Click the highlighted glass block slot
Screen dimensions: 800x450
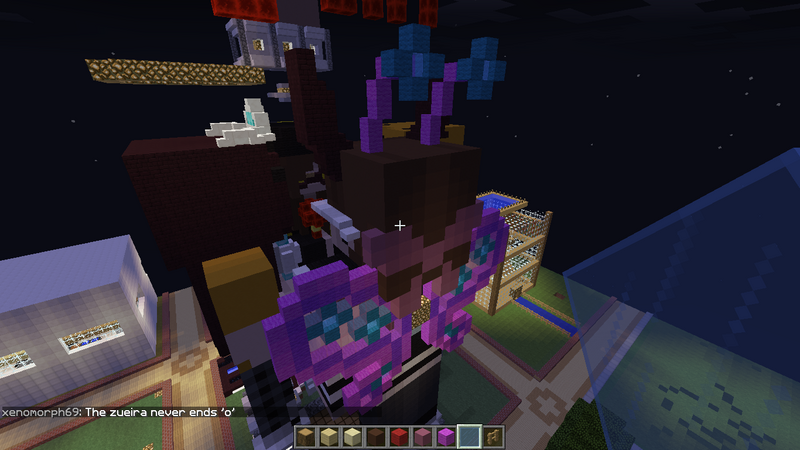(x=468, y=436)
